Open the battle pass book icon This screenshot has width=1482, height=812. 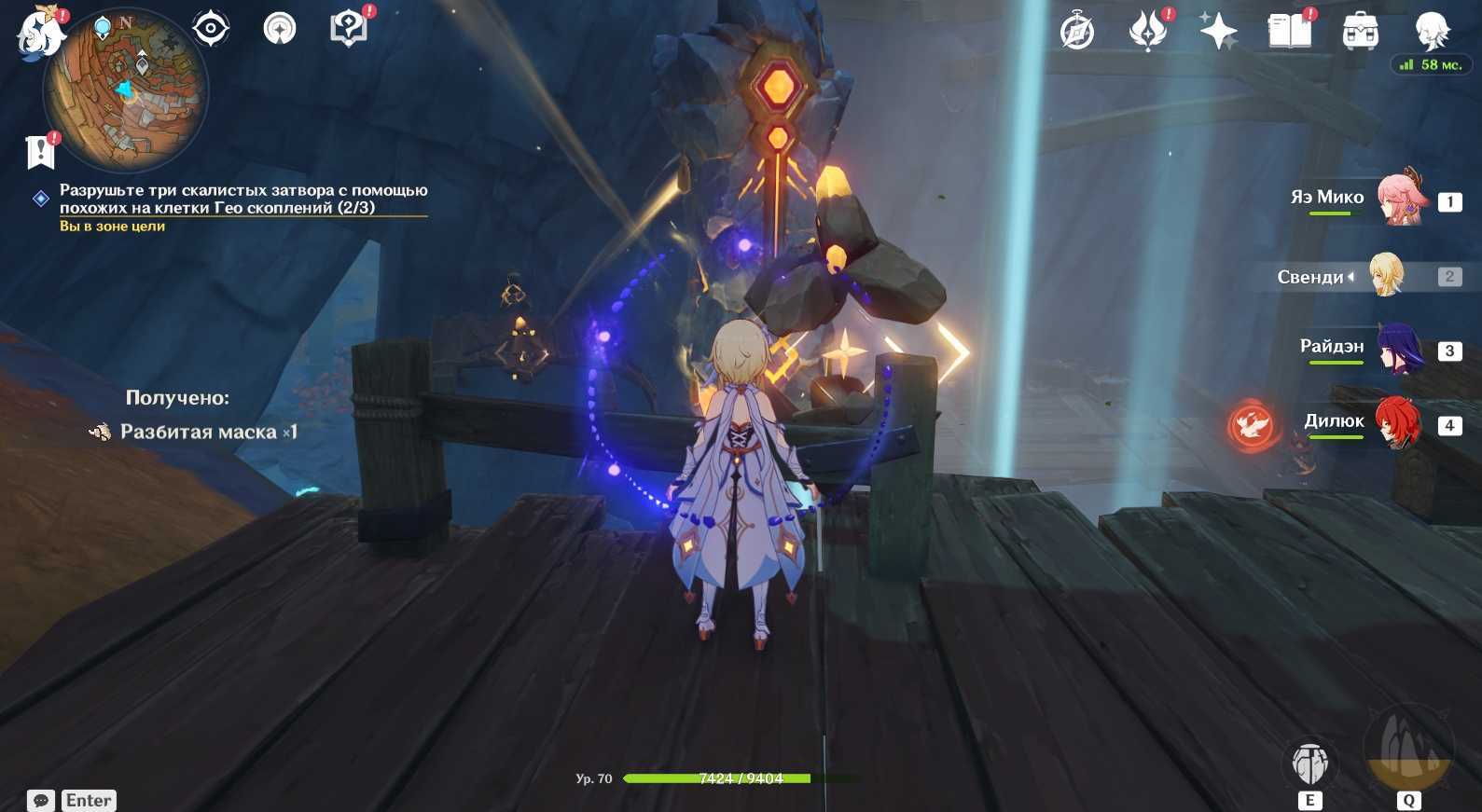1289,33
